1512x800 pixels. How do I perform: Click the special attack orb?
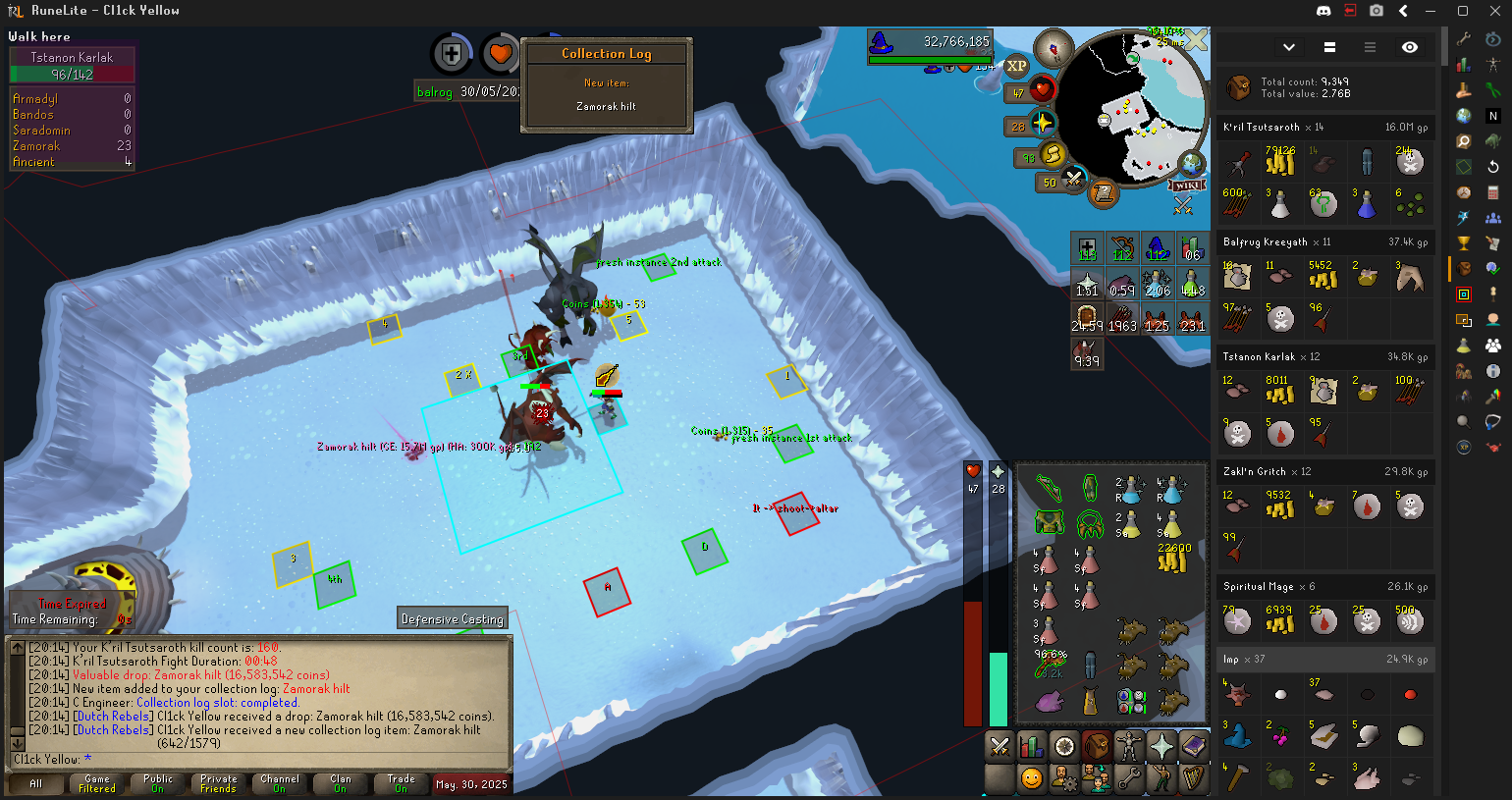1073,181
